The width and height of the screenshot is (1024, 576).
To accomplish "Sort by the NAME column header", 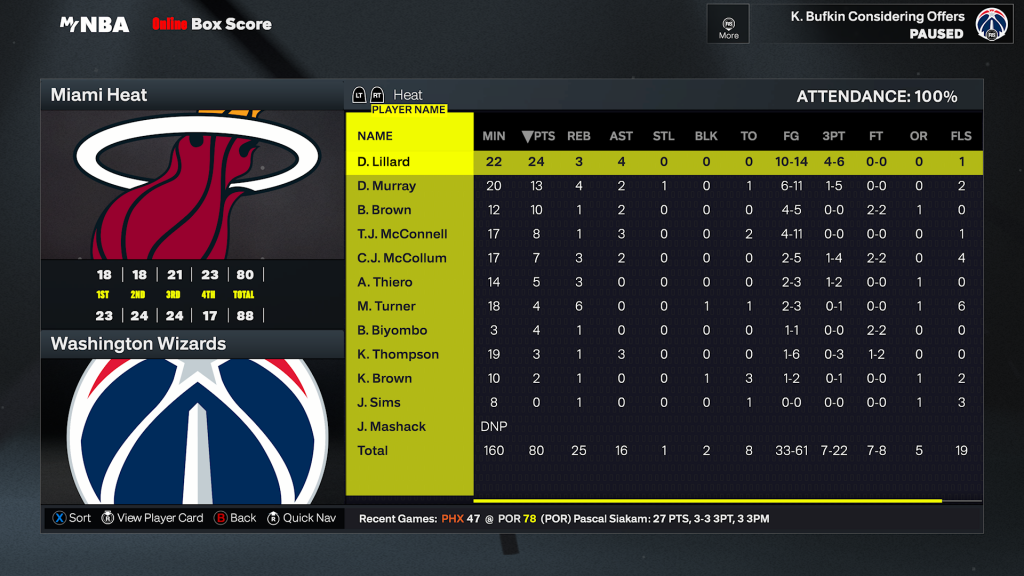I will coord(375,136).
